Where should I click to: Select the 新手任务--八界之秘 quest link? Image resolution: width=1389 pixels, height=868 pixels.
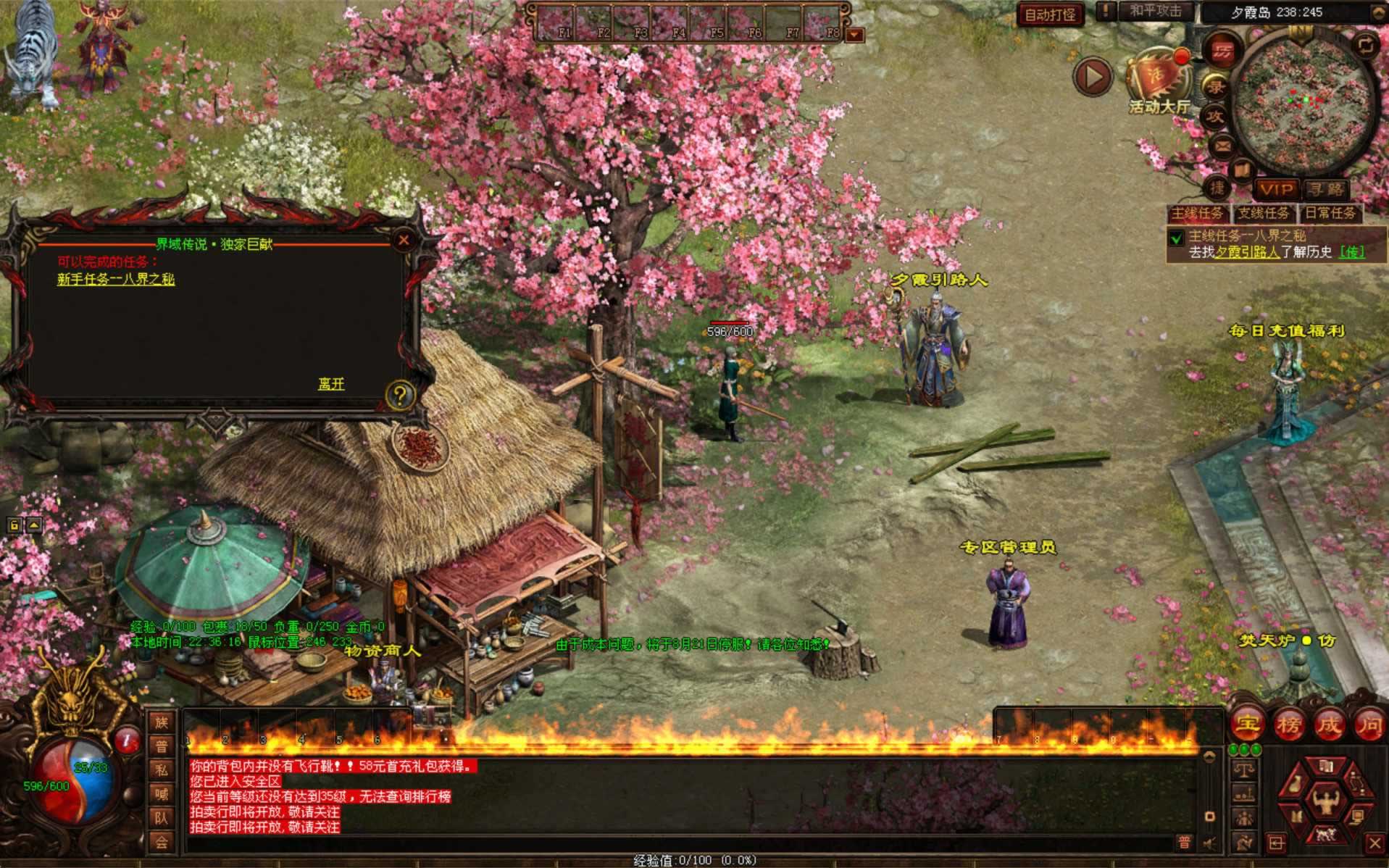116,279
